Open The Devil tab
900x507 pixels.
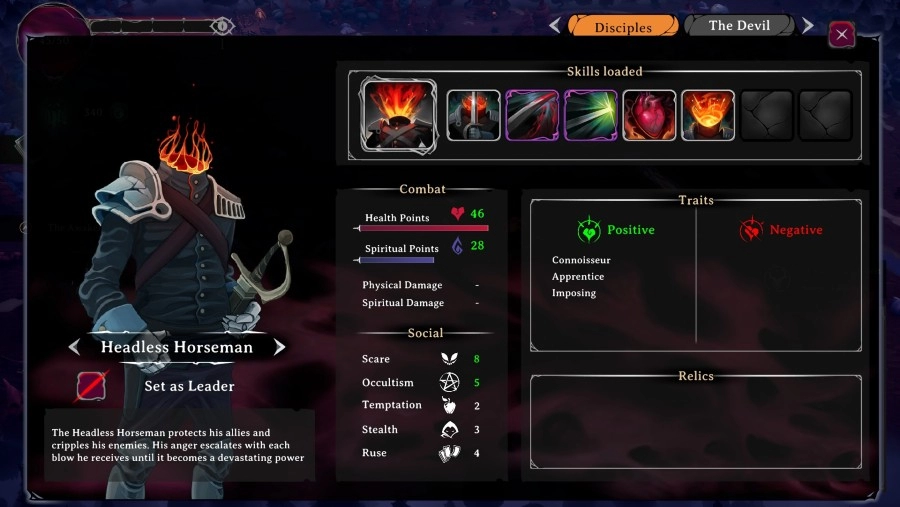[739, 26]
